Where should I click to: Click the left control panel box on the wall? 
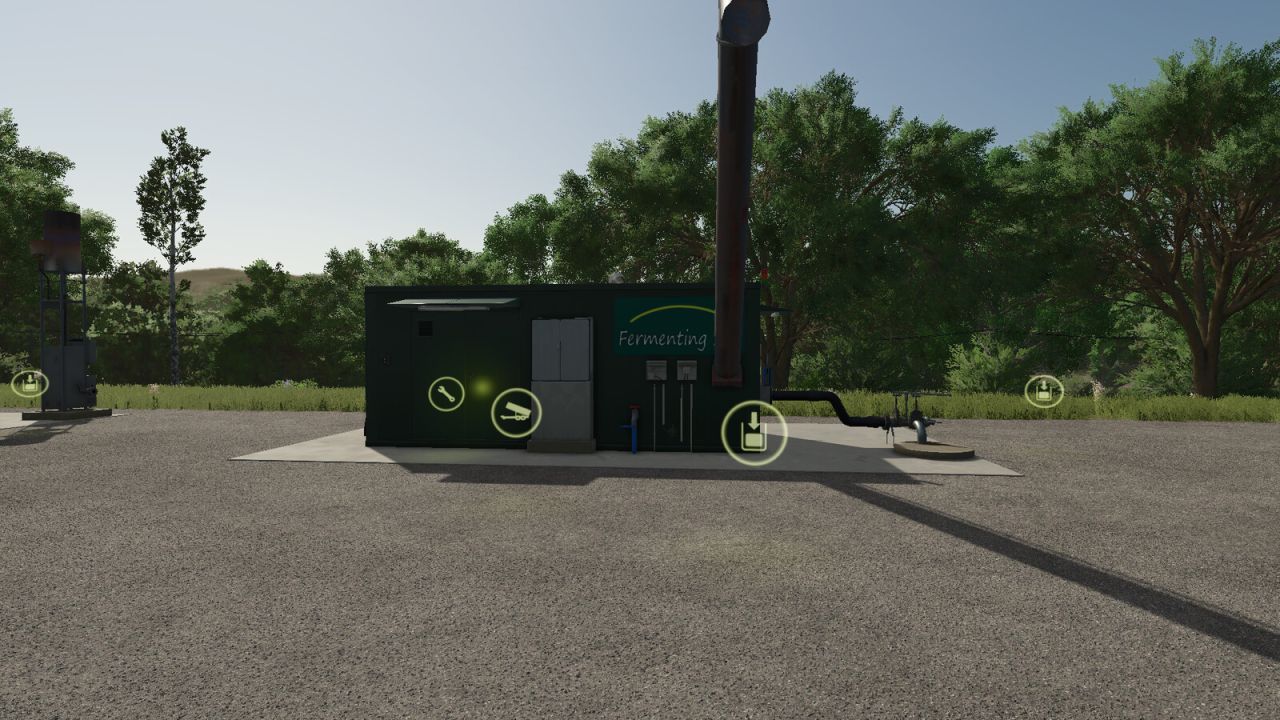pos(655,370)
